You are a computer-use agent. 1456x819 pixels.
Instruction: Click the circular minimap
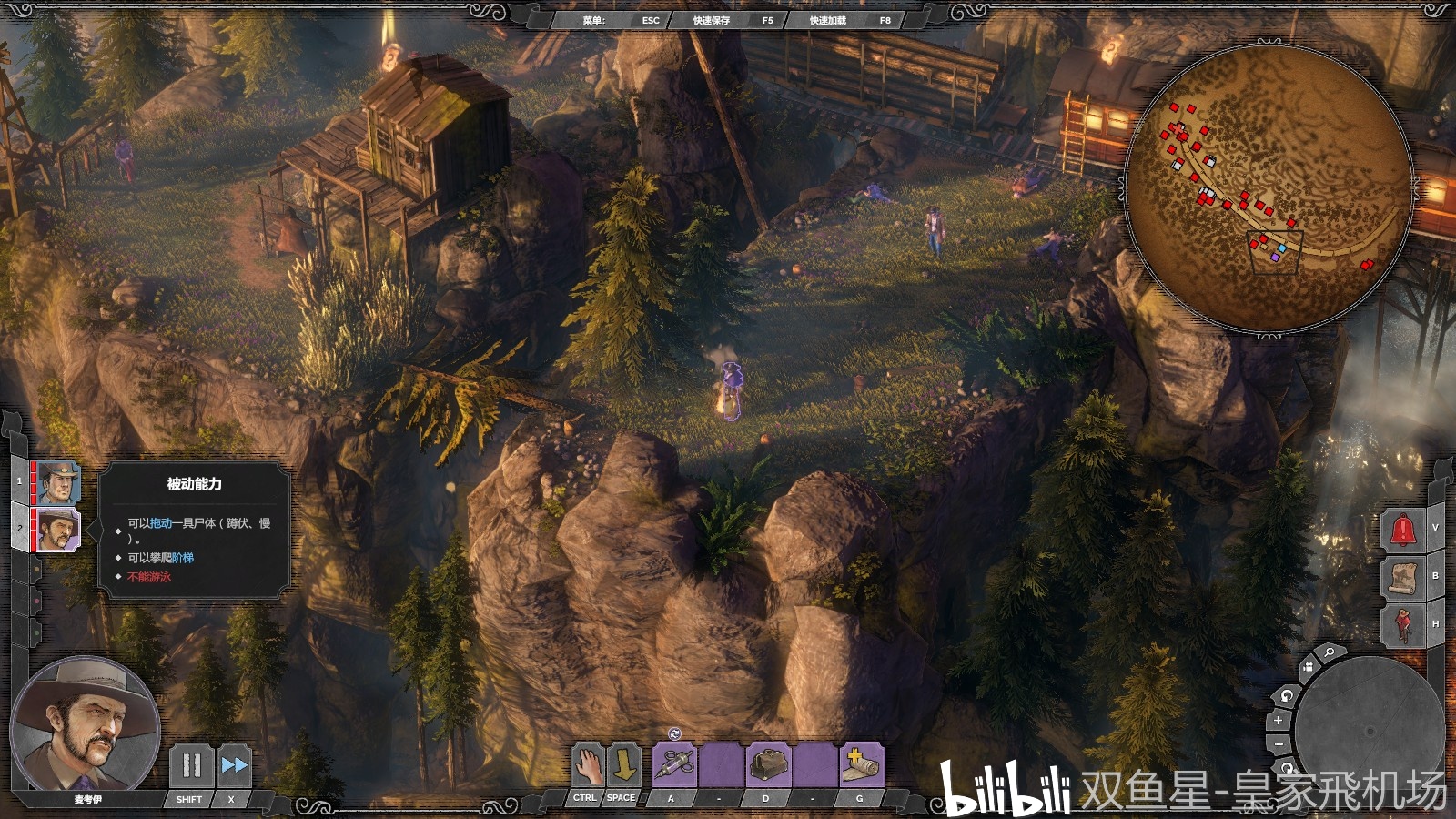1269,187
